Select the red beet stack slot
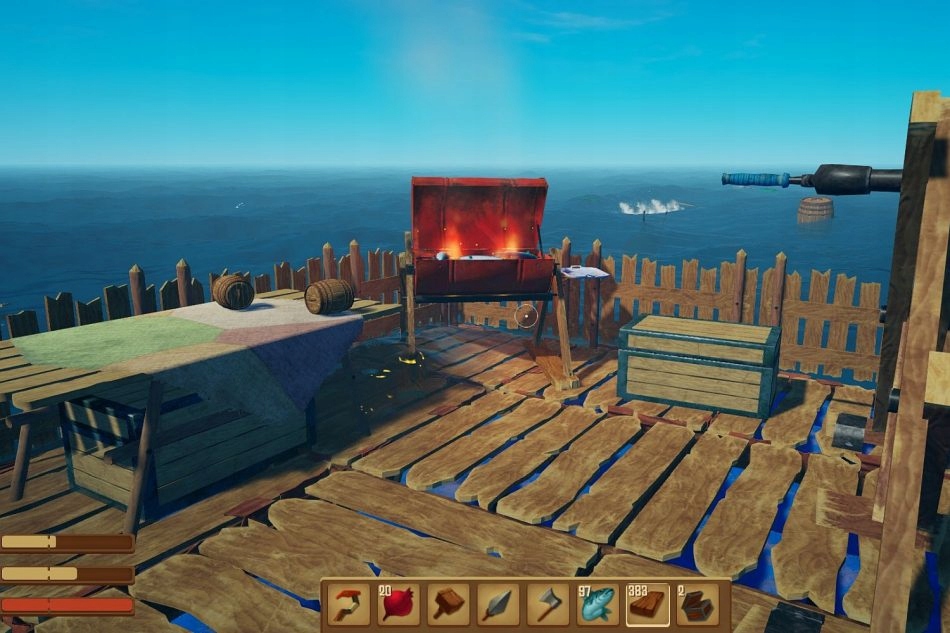This screenshot has height=633, width=950. point(399,604)
